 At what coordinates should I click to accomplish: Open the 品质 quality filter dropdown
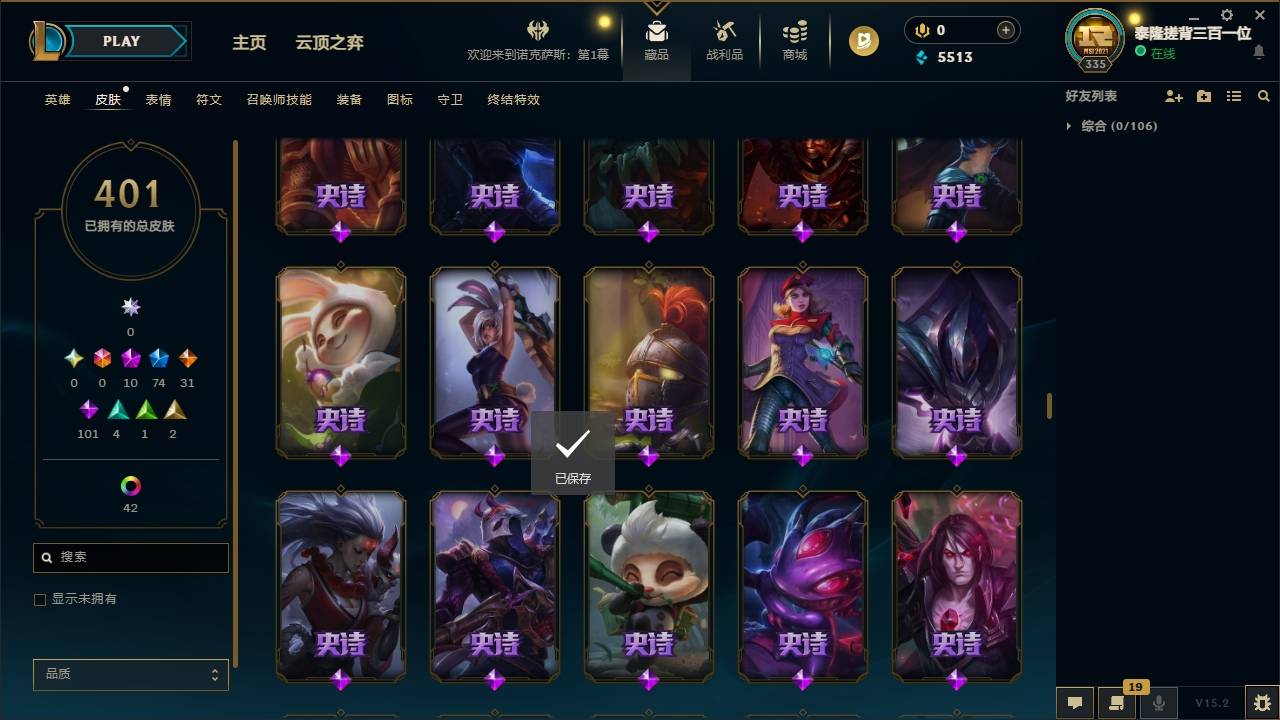coord(130,674)
